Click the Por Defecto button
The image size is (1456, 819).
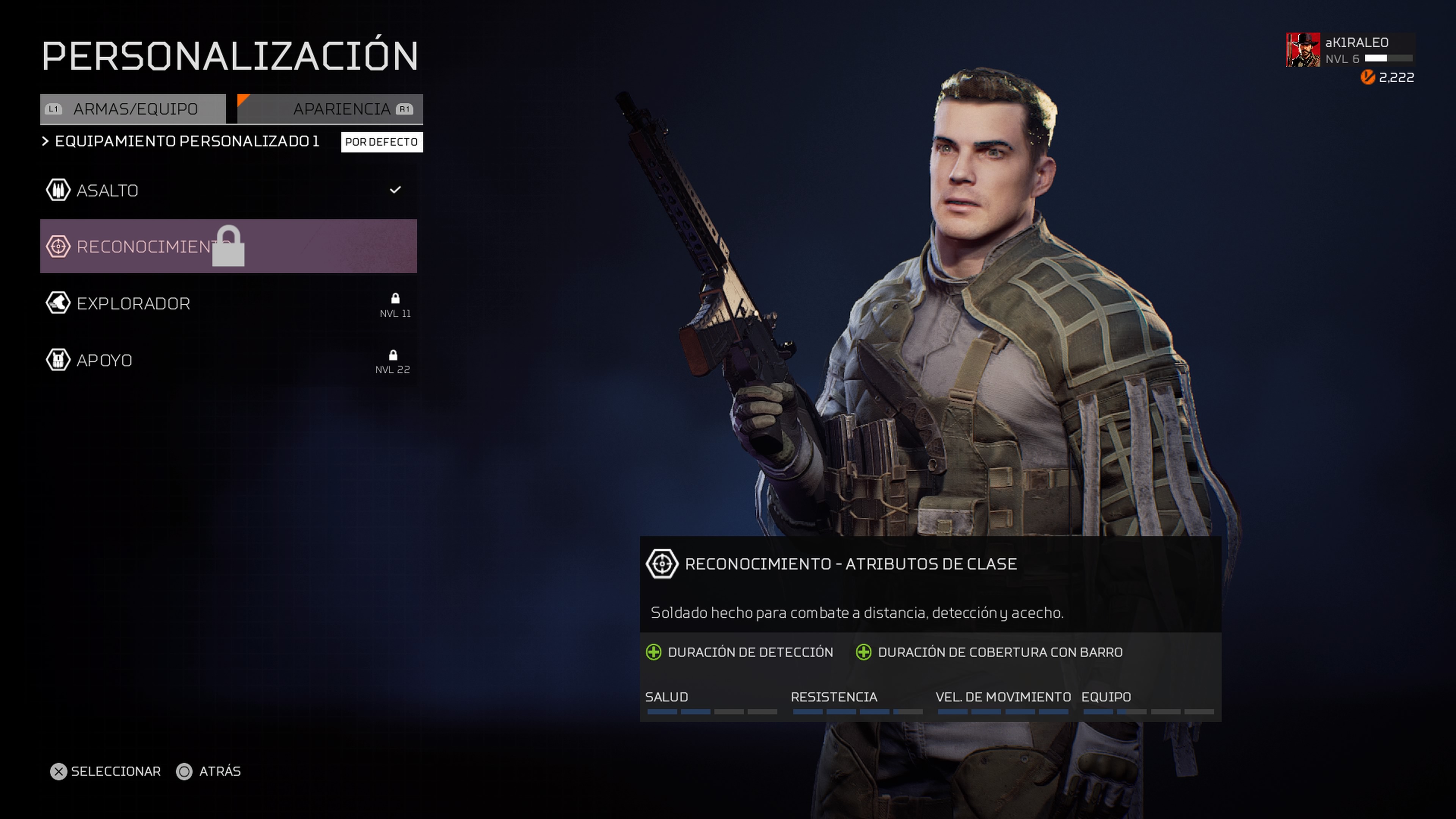pos(381,142)
